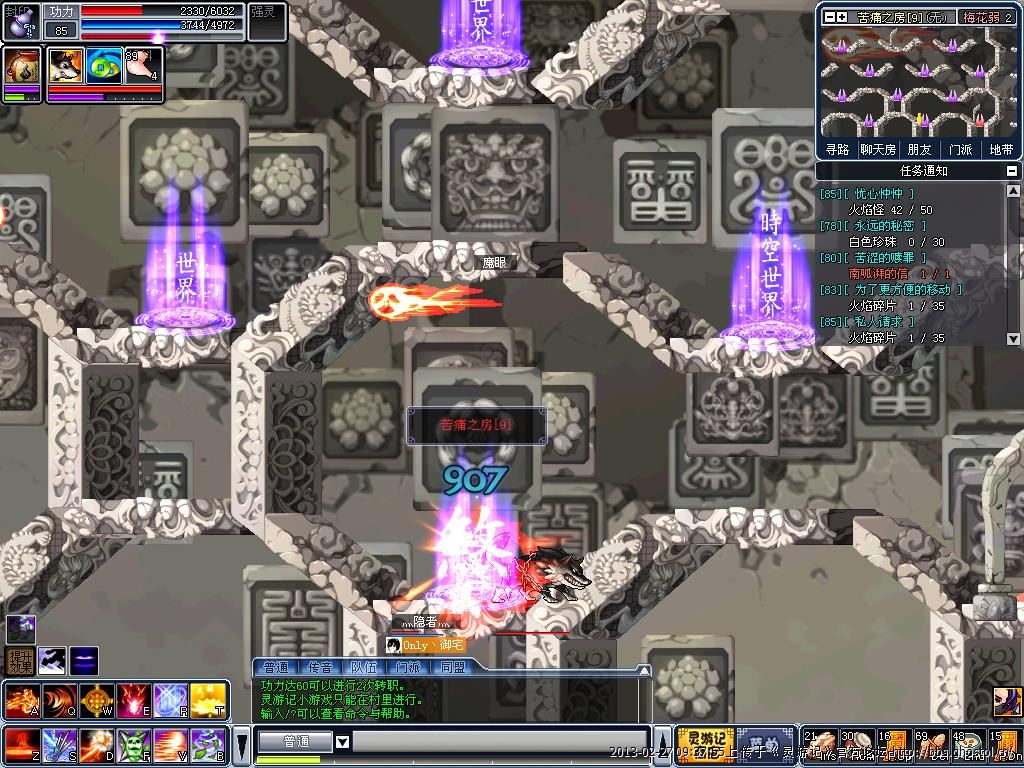Open the 聊天房 chat room button
This screenshot has height=768, width=1024.
pyautogui.click(x=877, y=149)
